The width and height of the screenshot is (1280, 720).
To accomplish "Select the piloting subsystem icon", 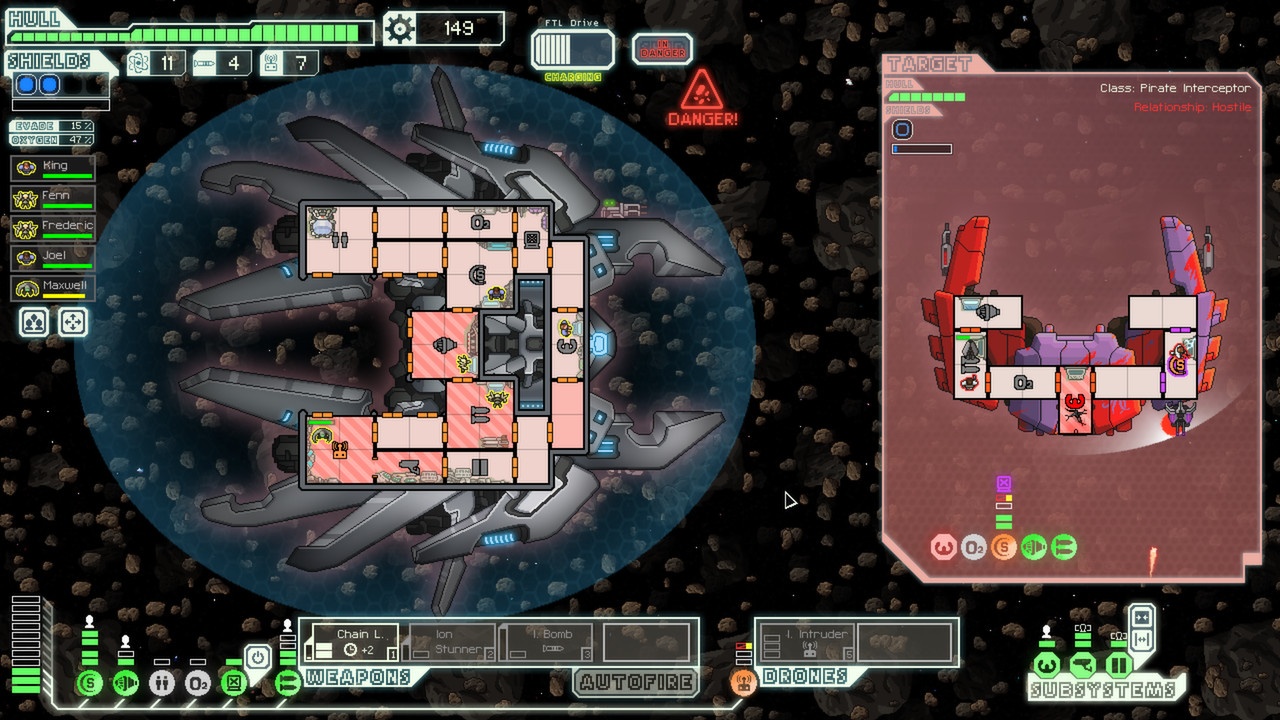I will (x=1046, y=665).
